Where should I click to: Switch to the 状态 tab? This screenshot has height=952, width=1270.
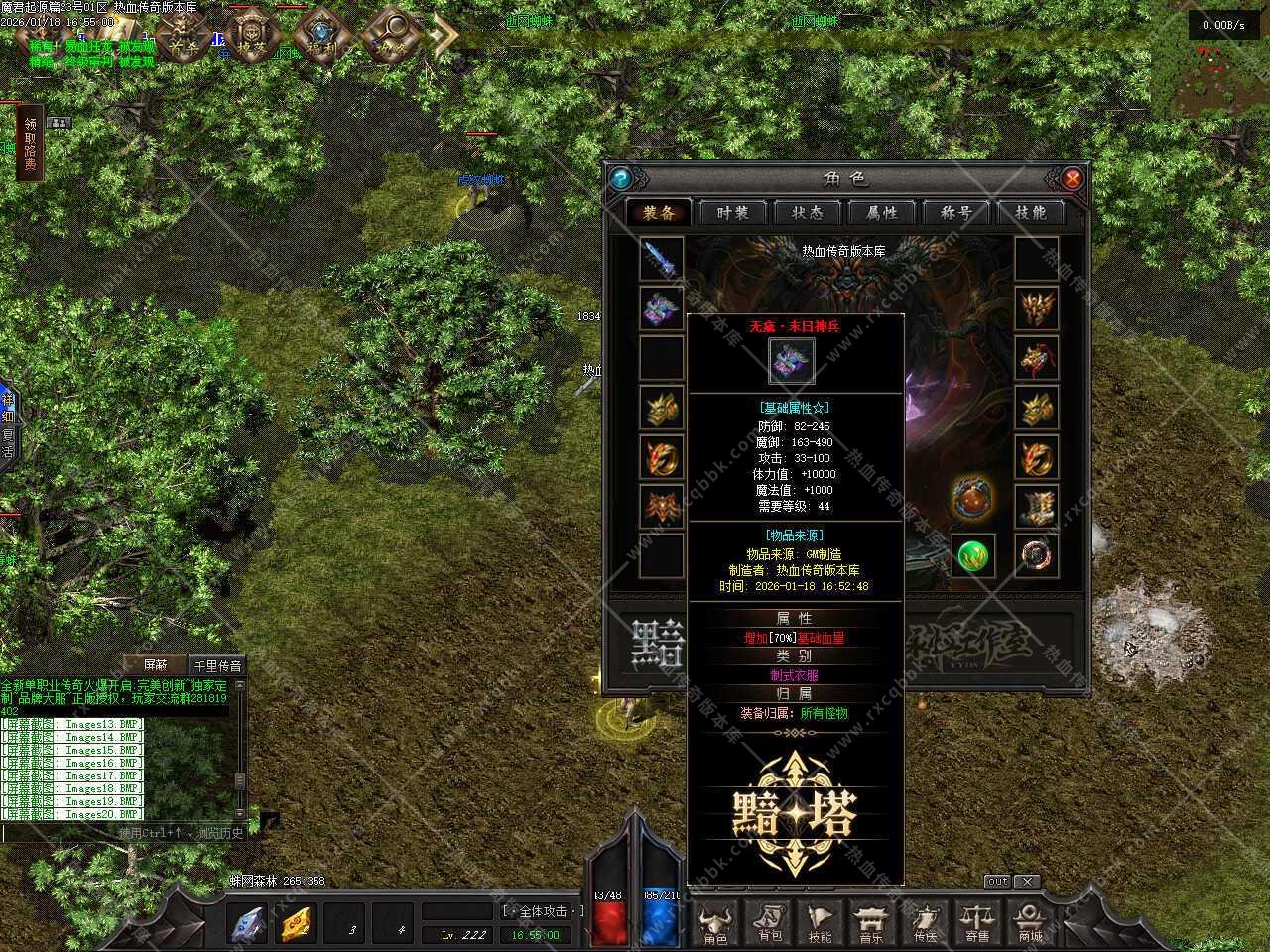coord(807,213)
